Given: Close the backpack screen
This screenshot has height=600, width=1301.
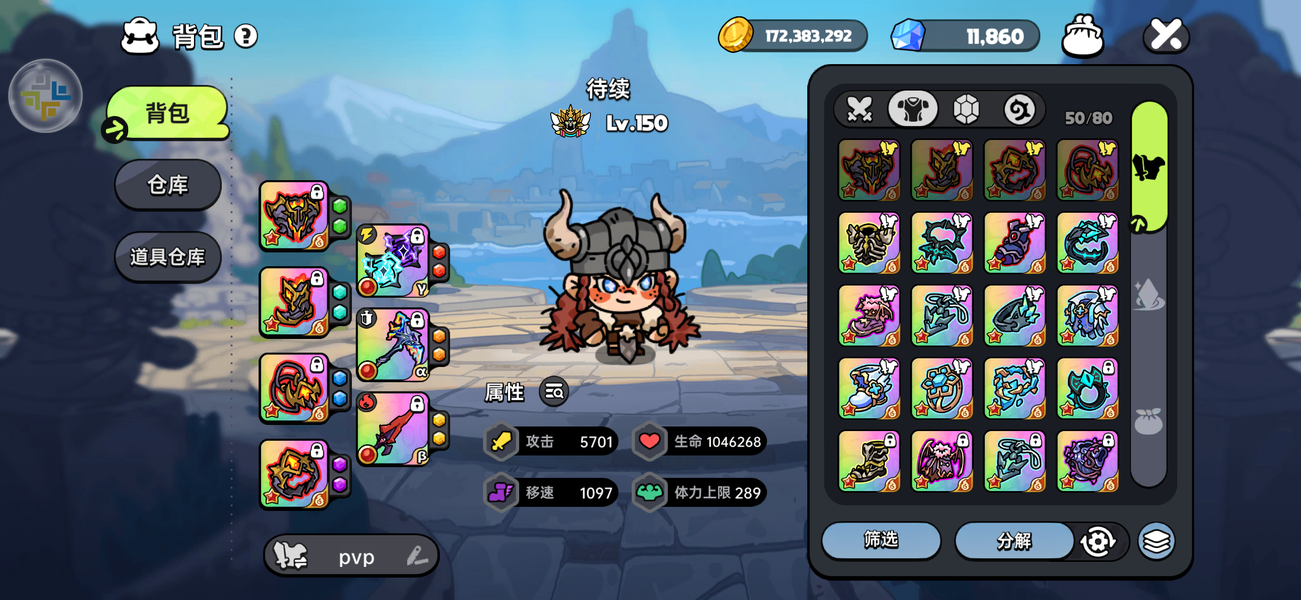Looking at the screenshot, I should coord(1166,35).
